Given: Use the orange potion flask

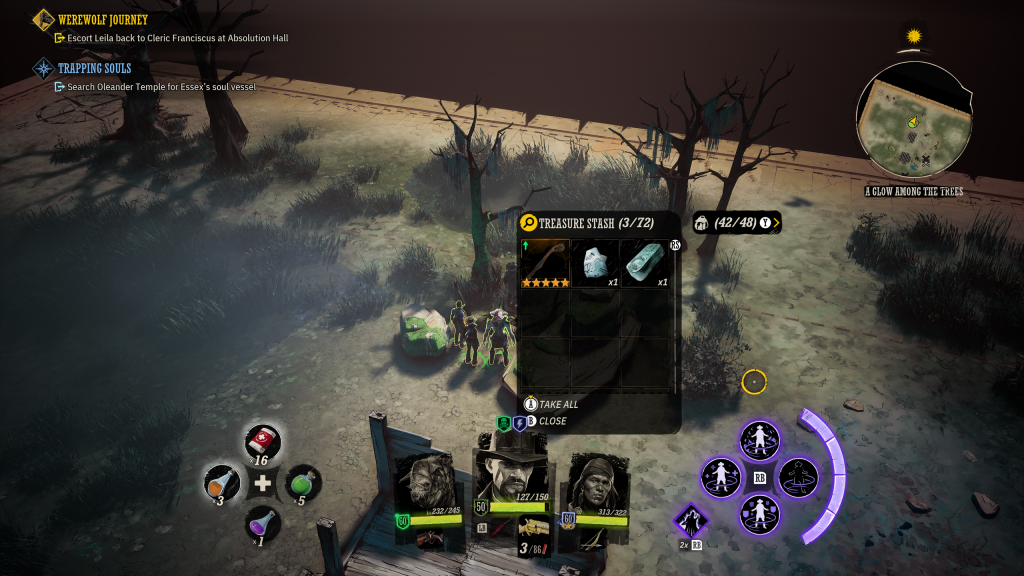Looking at the screenshot, I should [x=220, y=483].
